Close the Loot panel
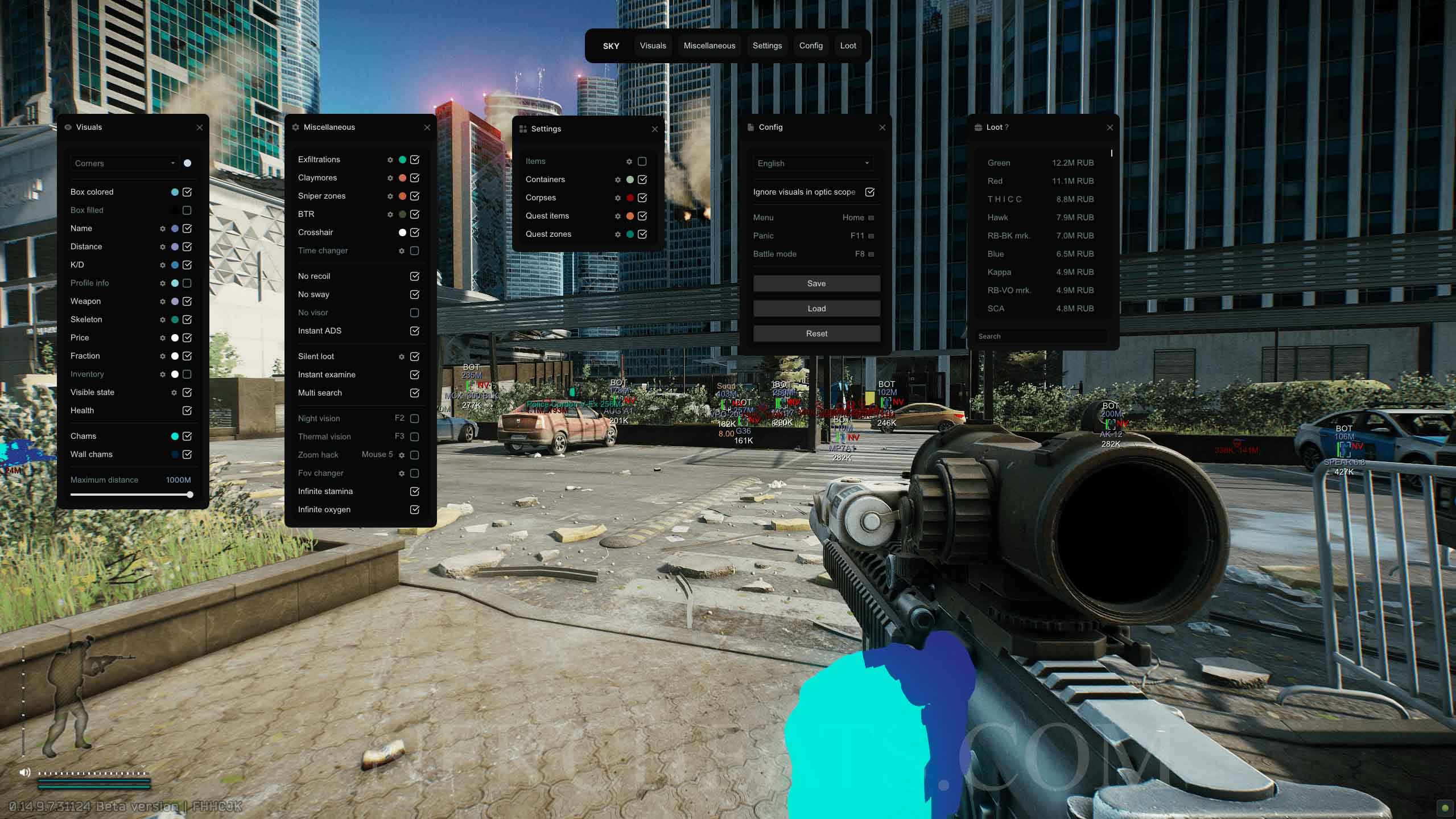 [1109, 127]
